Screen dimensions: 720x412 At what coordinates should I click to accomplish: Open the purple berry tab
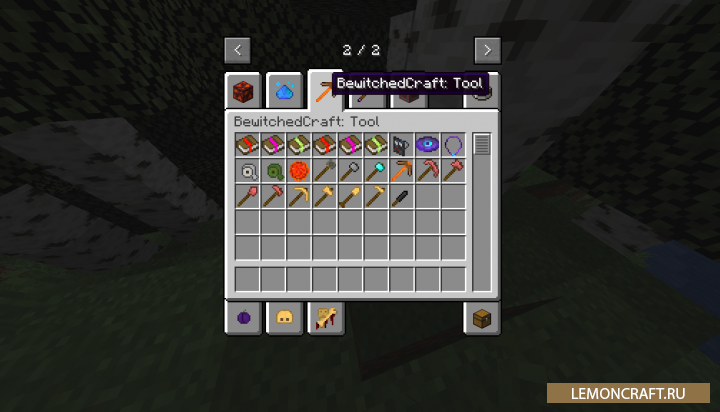coord(243,318)
